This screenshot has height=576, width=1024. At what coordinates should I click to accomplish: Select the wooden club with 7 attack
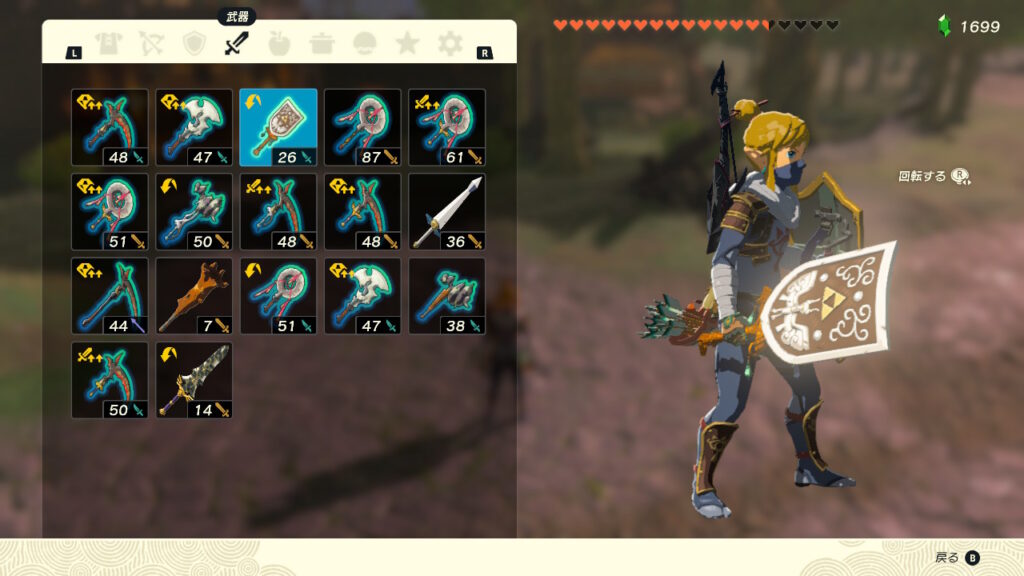194,296
